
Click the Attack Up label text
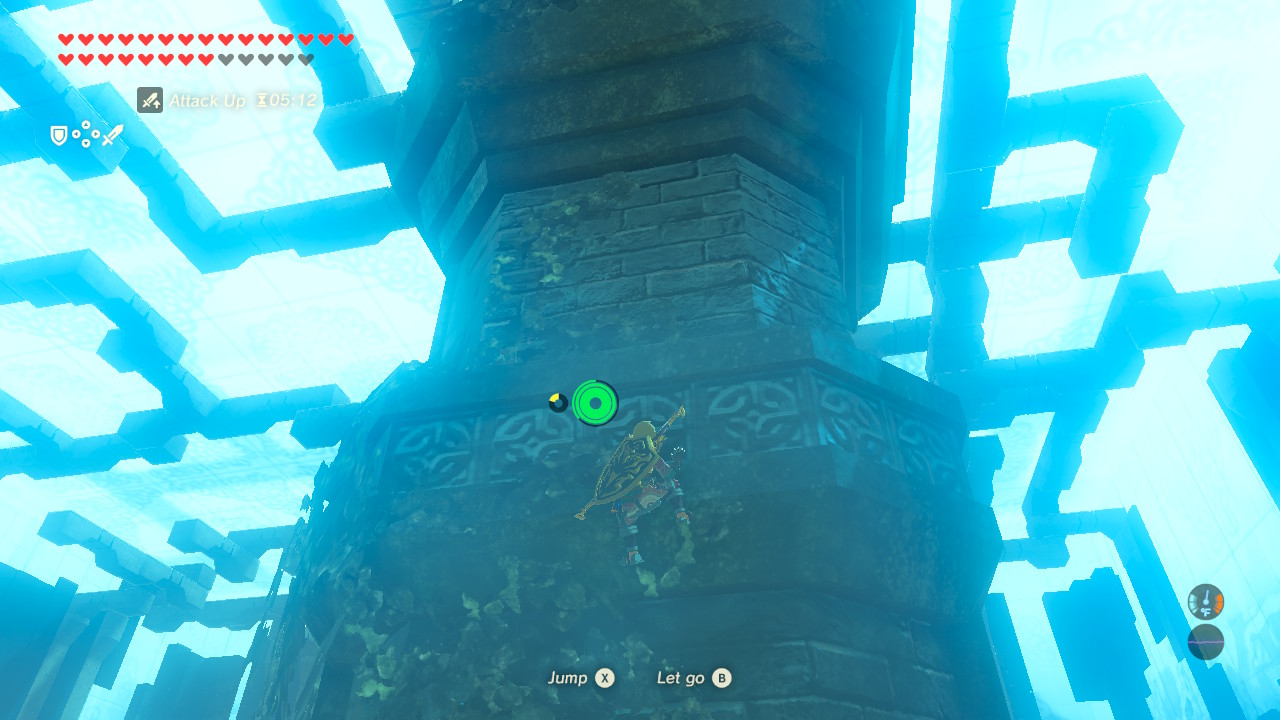coord(209,101)
